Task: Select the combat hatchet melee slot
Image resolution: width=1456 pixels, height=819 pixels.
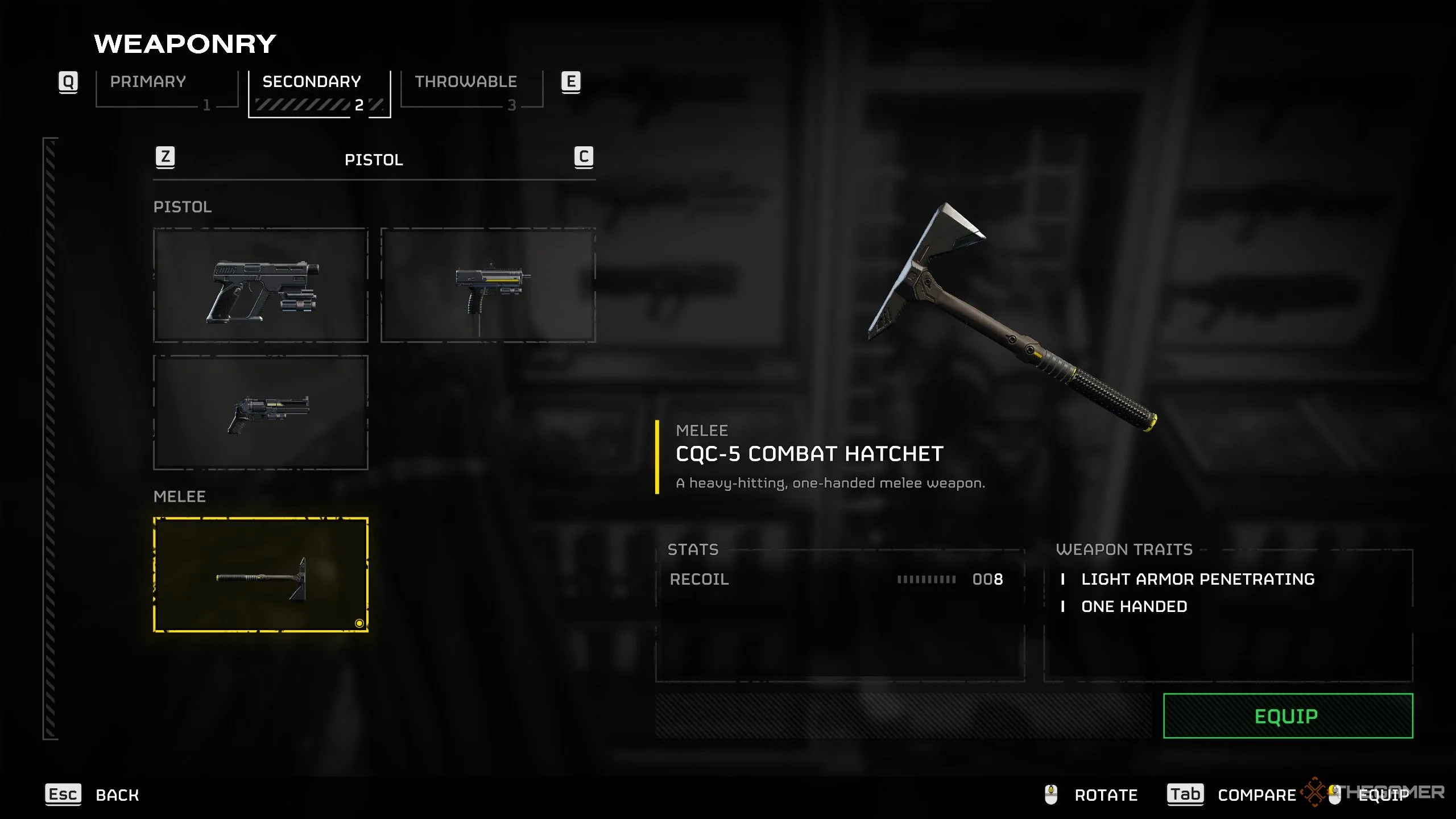Action: pos(261,575)
